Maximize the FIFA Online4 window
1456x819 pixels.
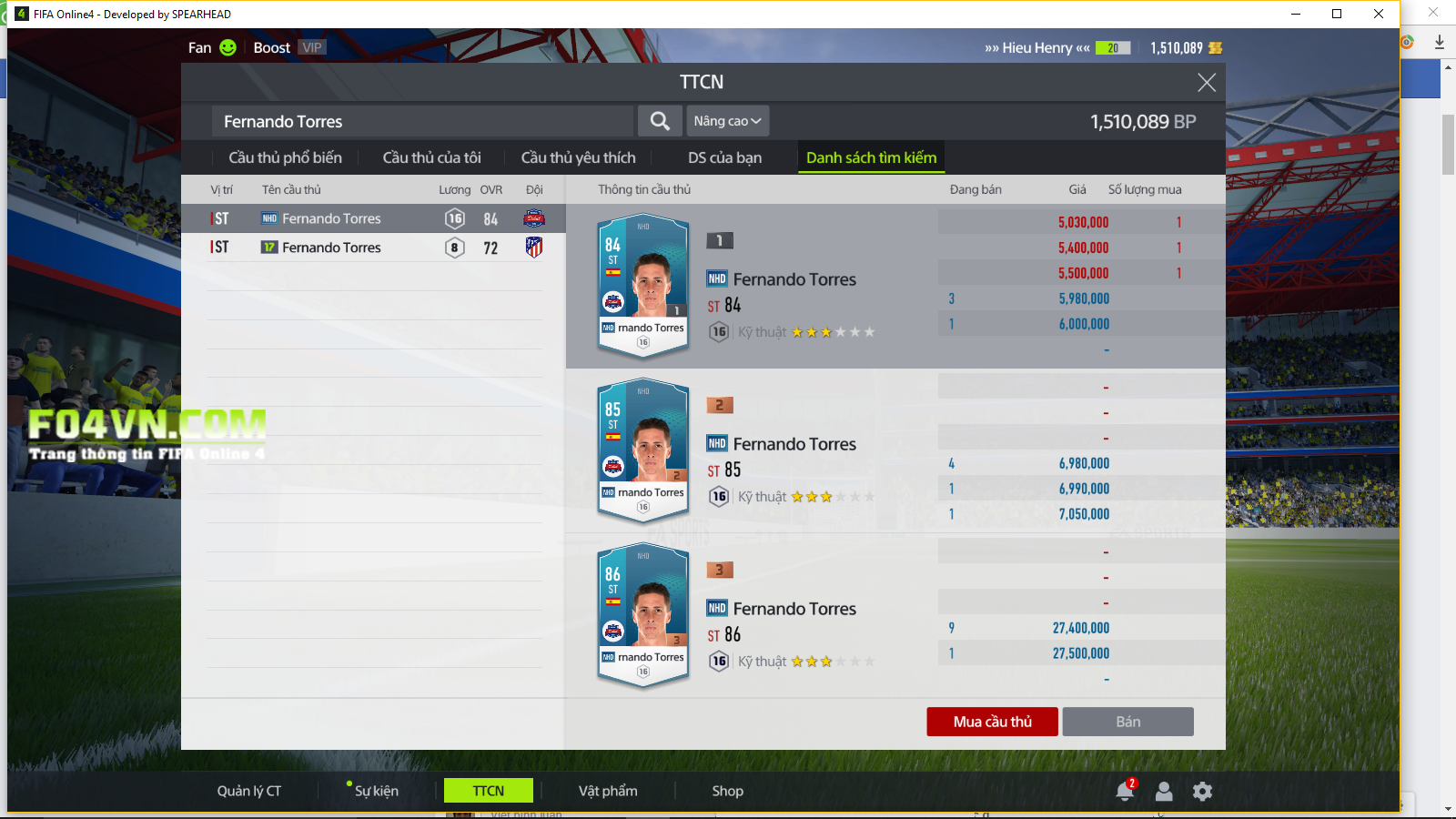tap(1337, 14)
